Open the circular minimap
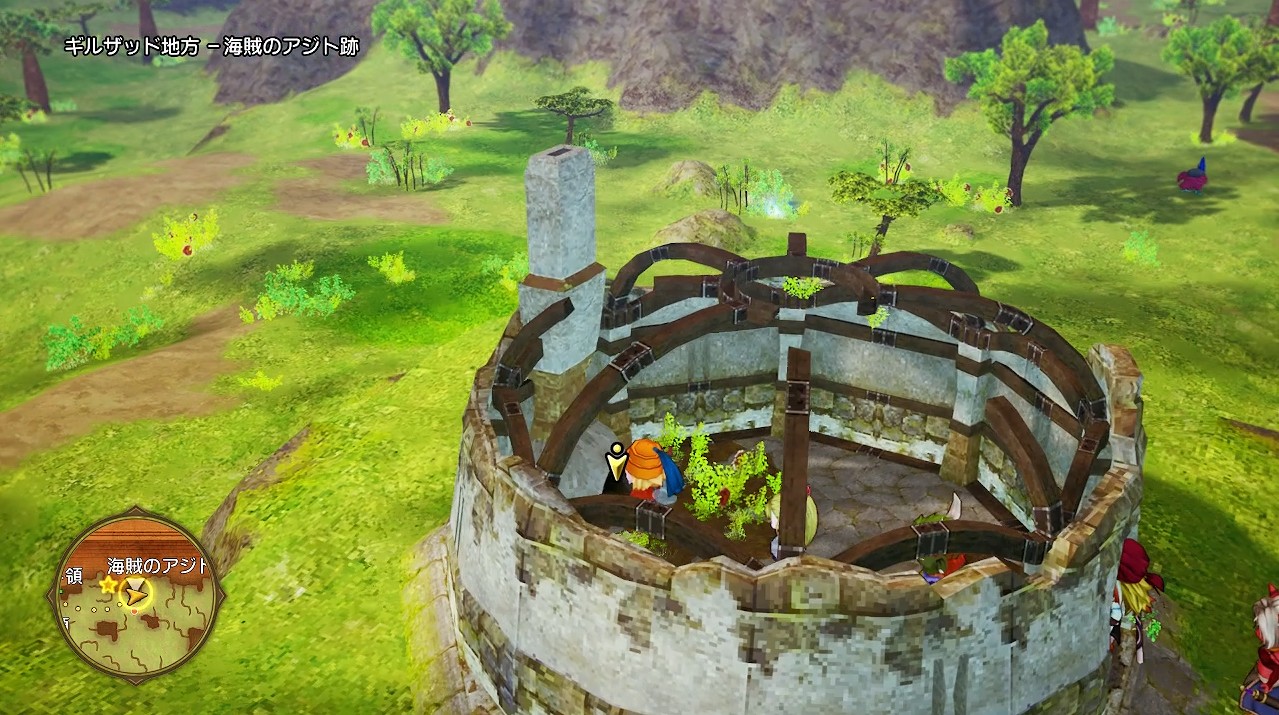This screenshot has width=1279, height=715. click(x=136, y=597)
